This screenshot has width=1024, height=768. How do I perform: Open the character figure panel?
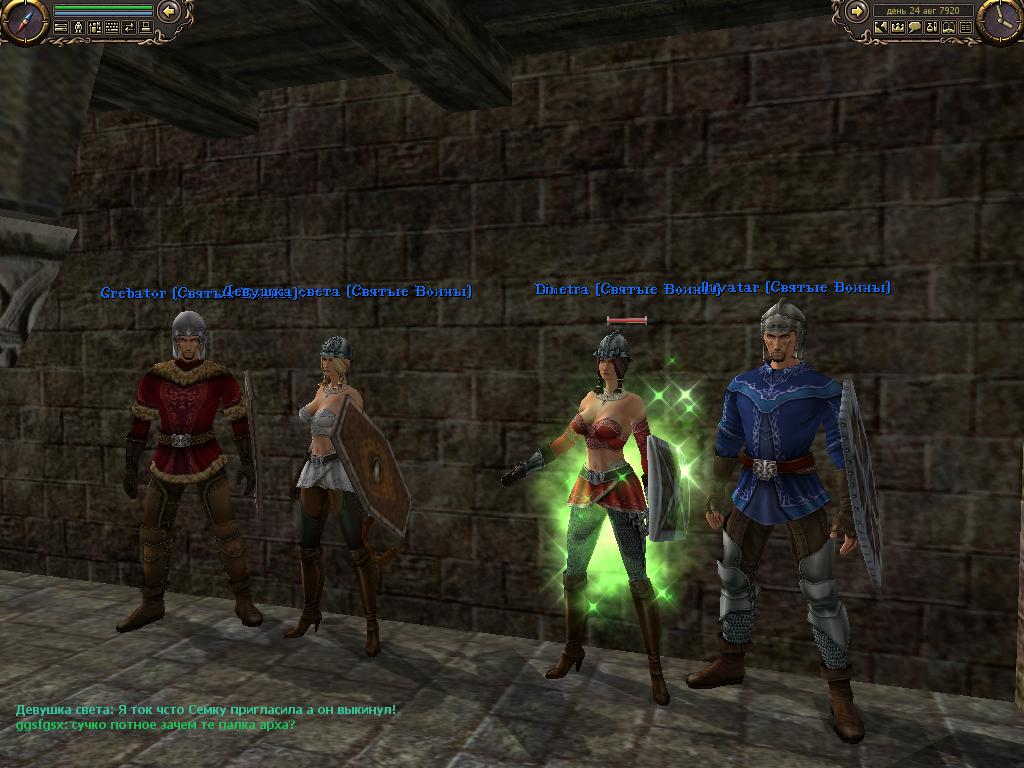pyautogui.click(x=78, y=27)
